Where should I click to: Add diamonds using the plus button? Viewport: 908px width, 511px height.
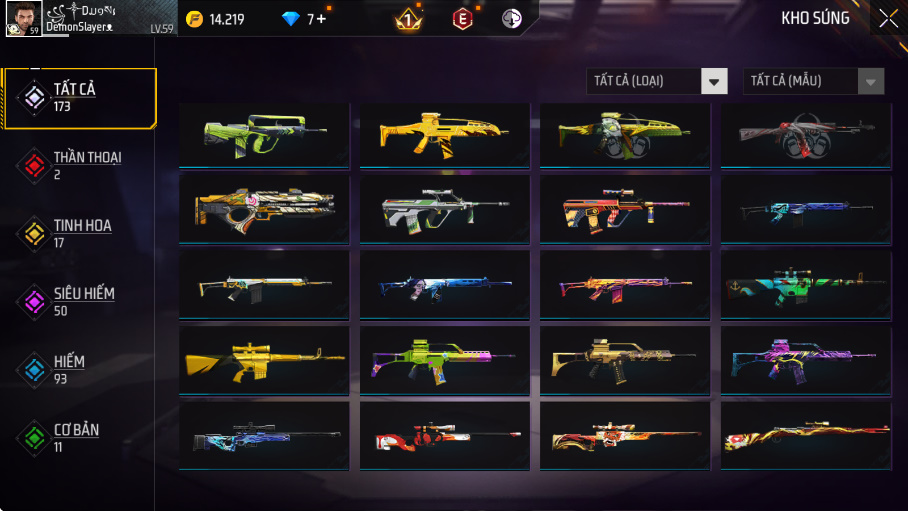(x=320, y=19)
